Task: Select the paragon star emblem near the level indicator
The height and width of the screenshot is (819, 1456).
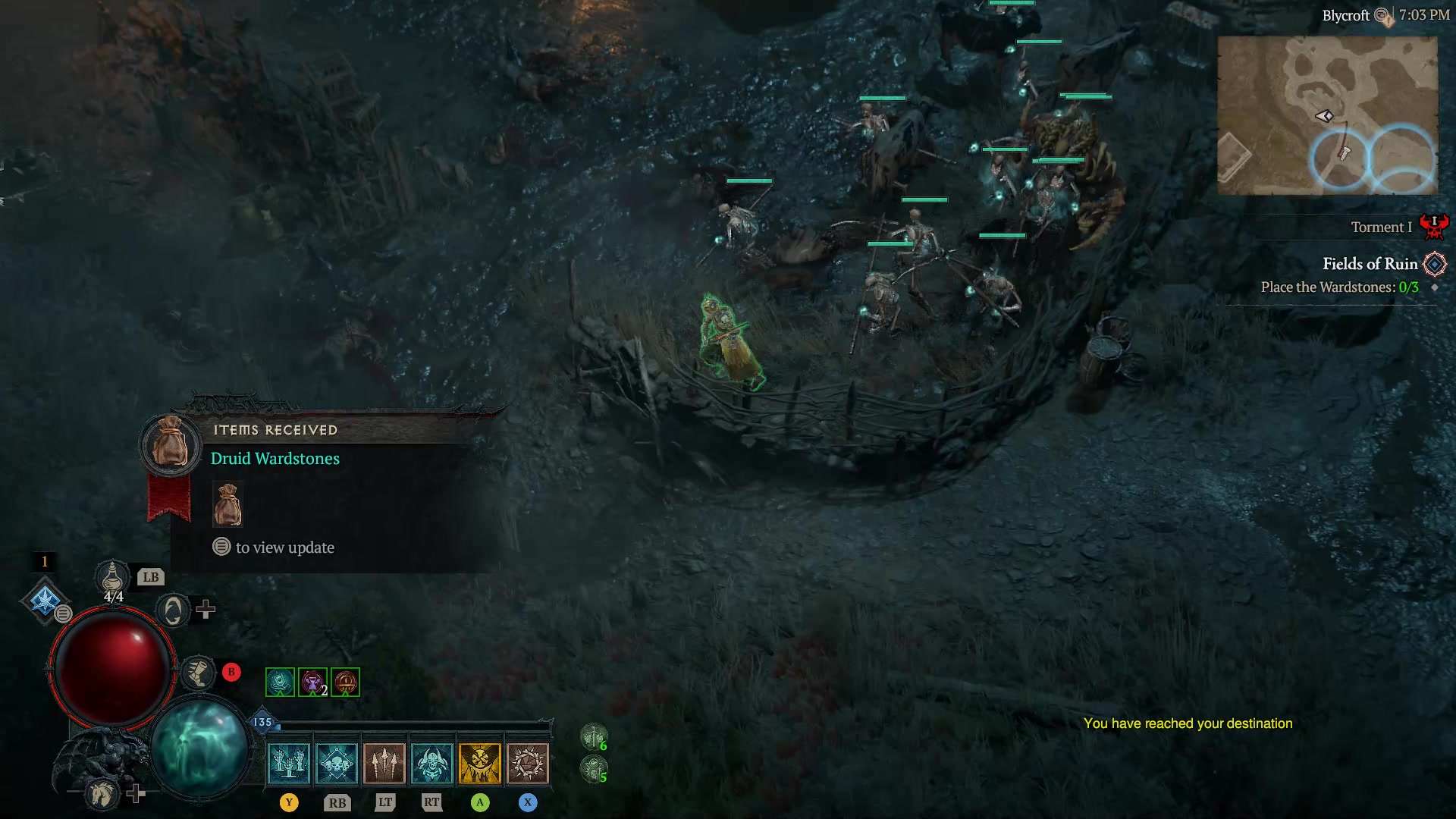Action: pyautogui.click(x=46, y=601)
